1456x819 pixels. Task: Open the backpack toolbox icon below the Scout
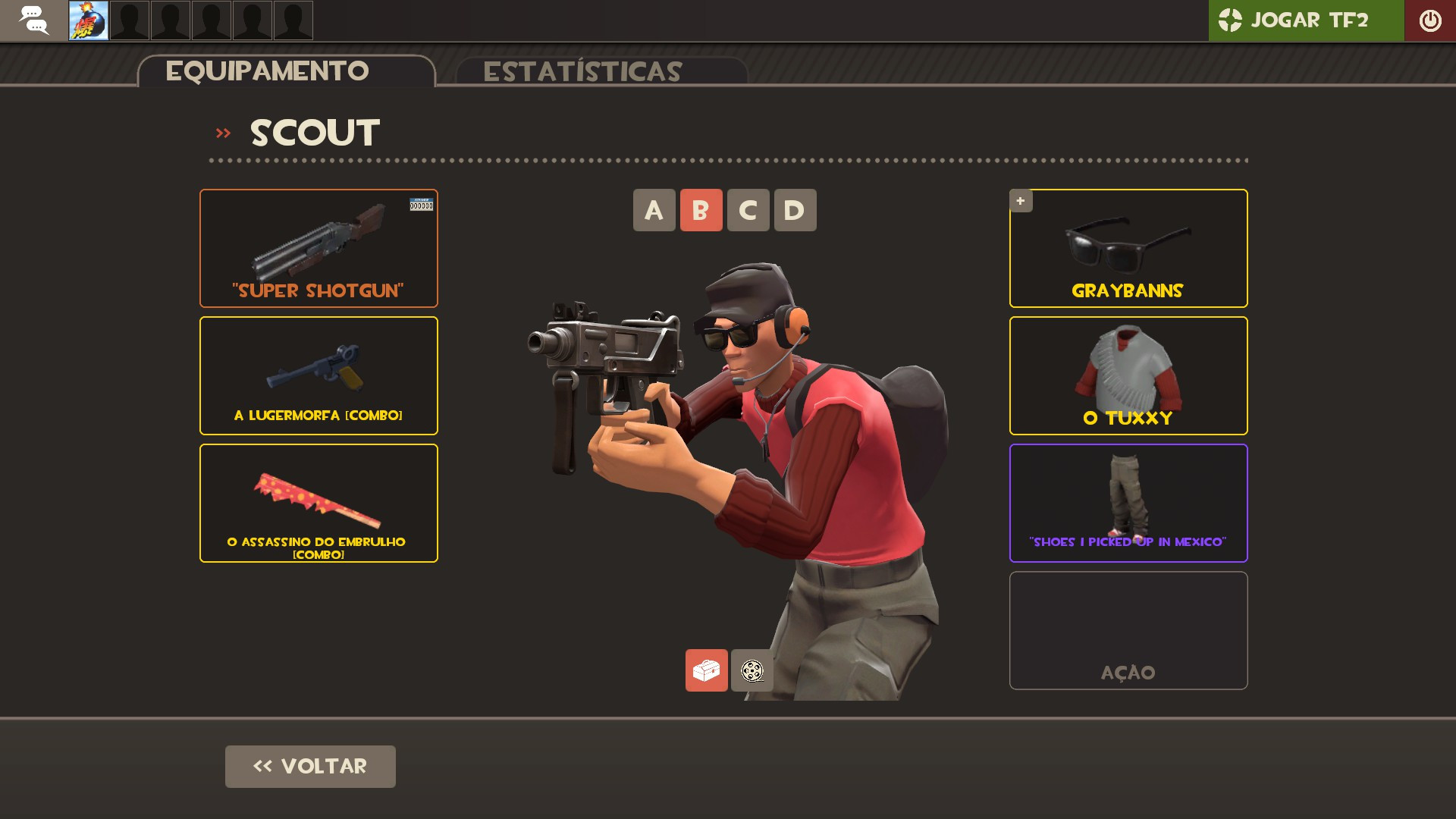click(706, 670)
